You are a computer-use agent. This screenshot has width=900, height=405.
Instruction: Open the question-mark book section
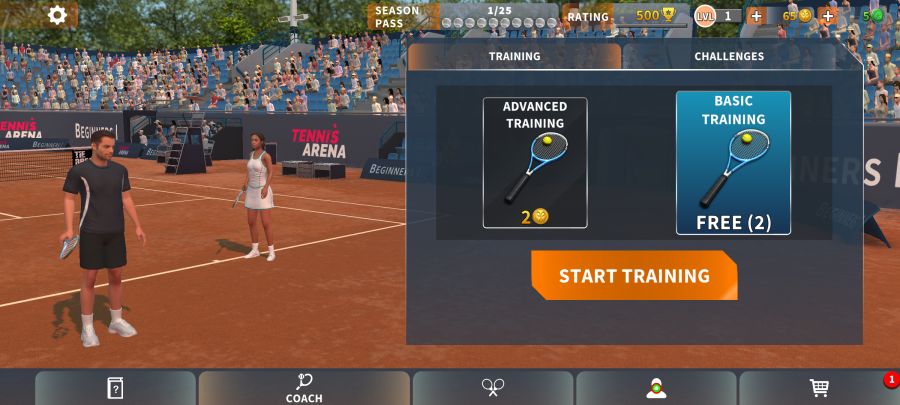(115, 388)
